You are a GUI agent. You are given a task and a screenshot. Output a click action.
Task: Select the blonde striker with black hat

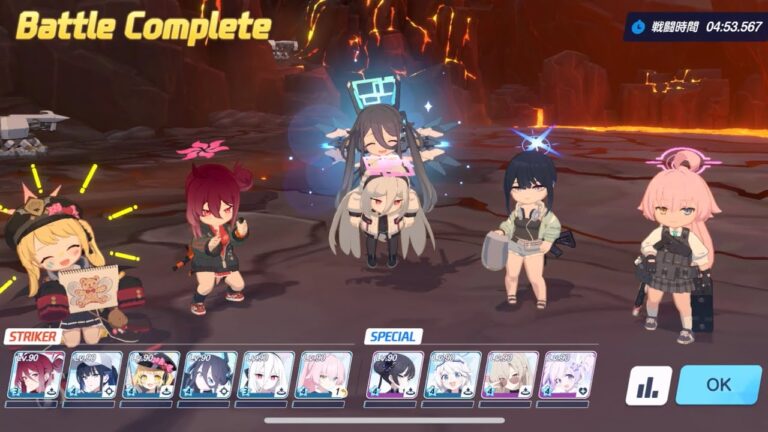click(x=152, y=376)
